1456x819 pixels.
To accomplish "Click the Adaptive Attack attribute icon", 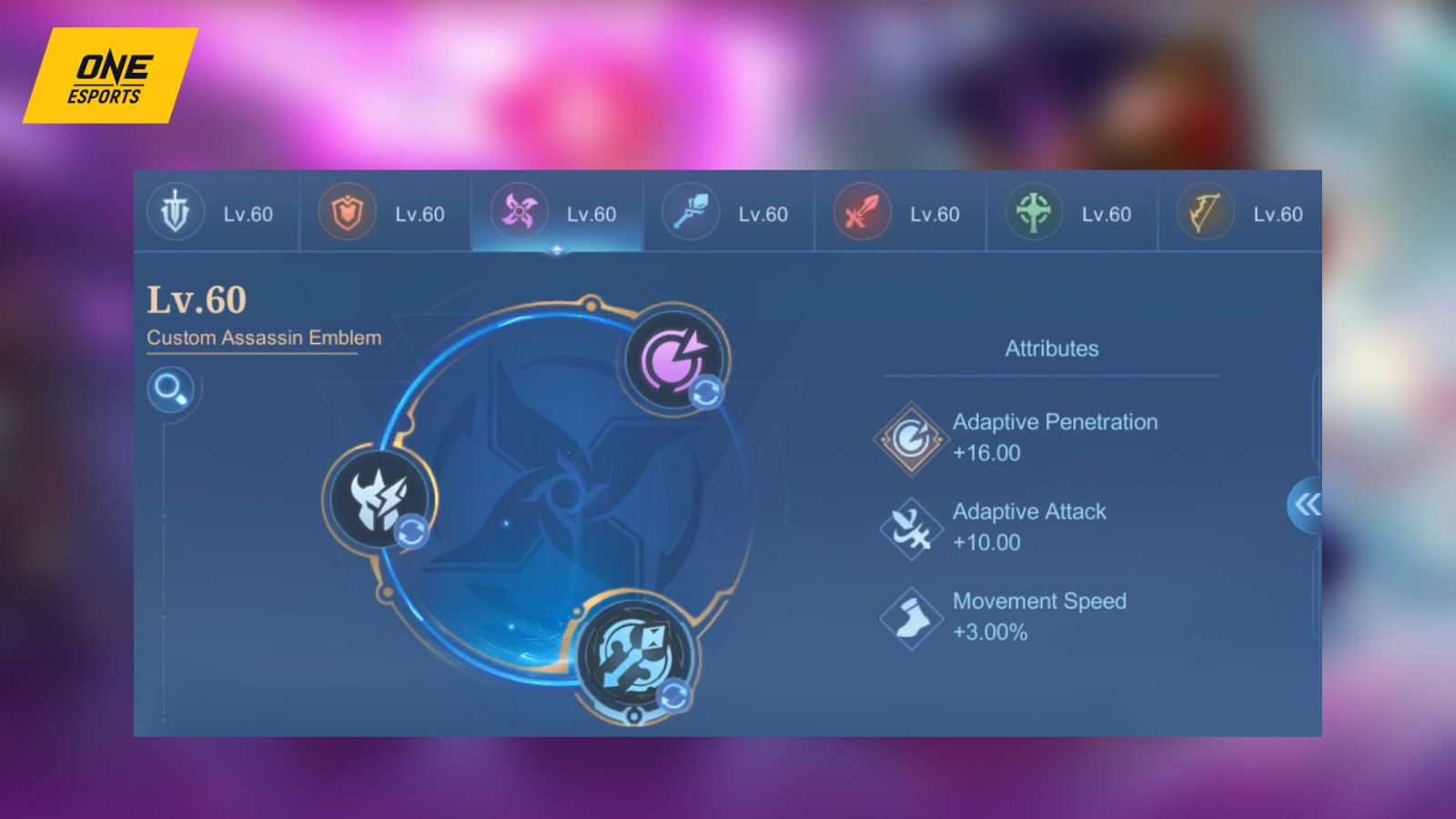I will pos(909,528).
